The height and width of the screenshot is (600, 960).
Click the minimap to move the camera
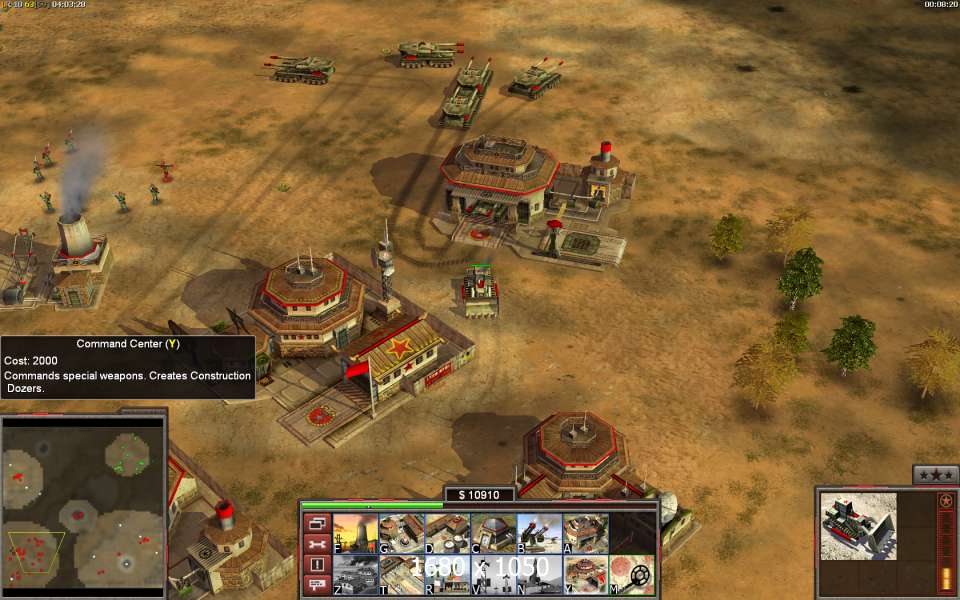pyautogui.click(x=84, y=500)
